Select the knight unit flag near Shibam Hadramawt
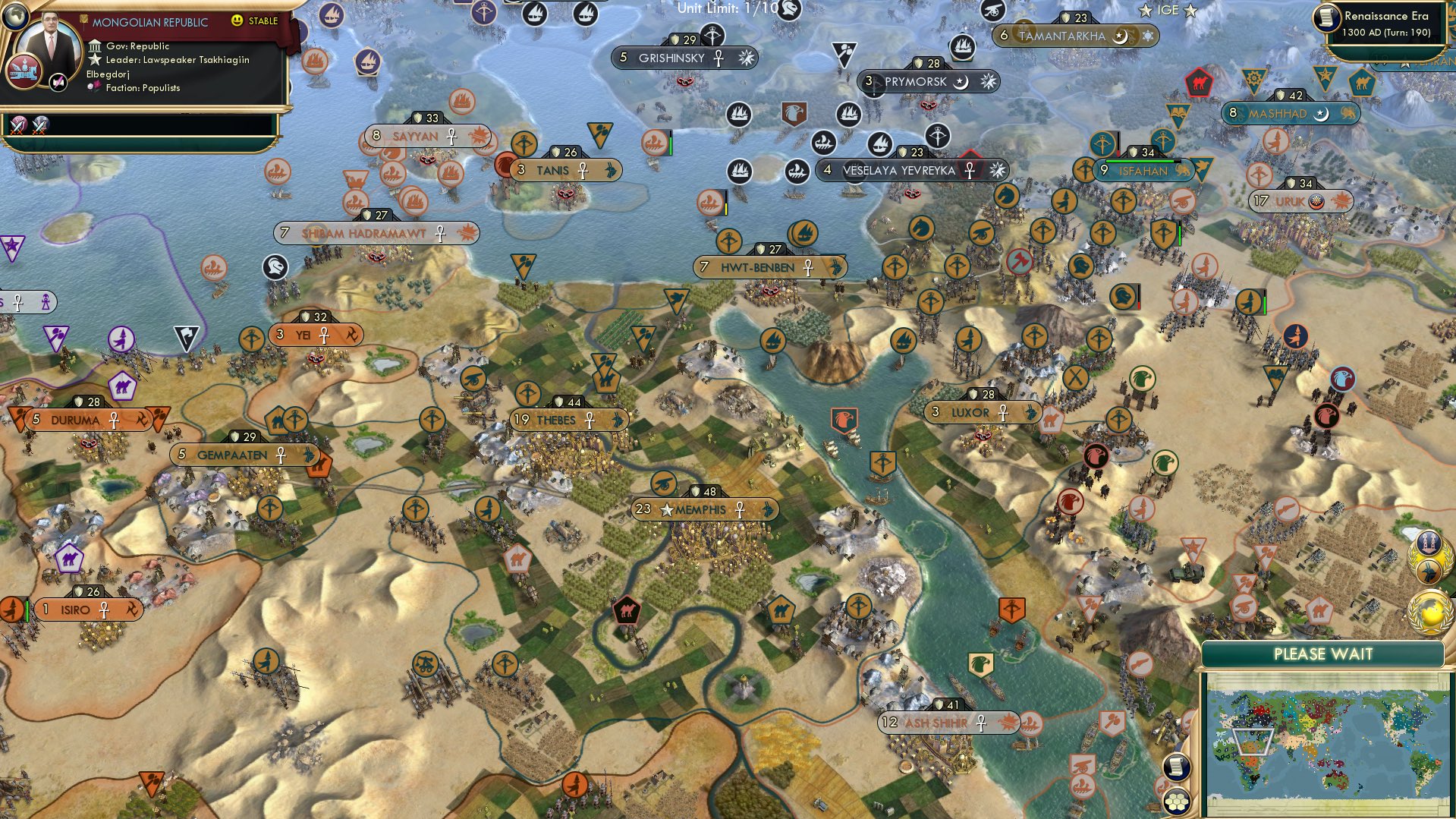 275,268
